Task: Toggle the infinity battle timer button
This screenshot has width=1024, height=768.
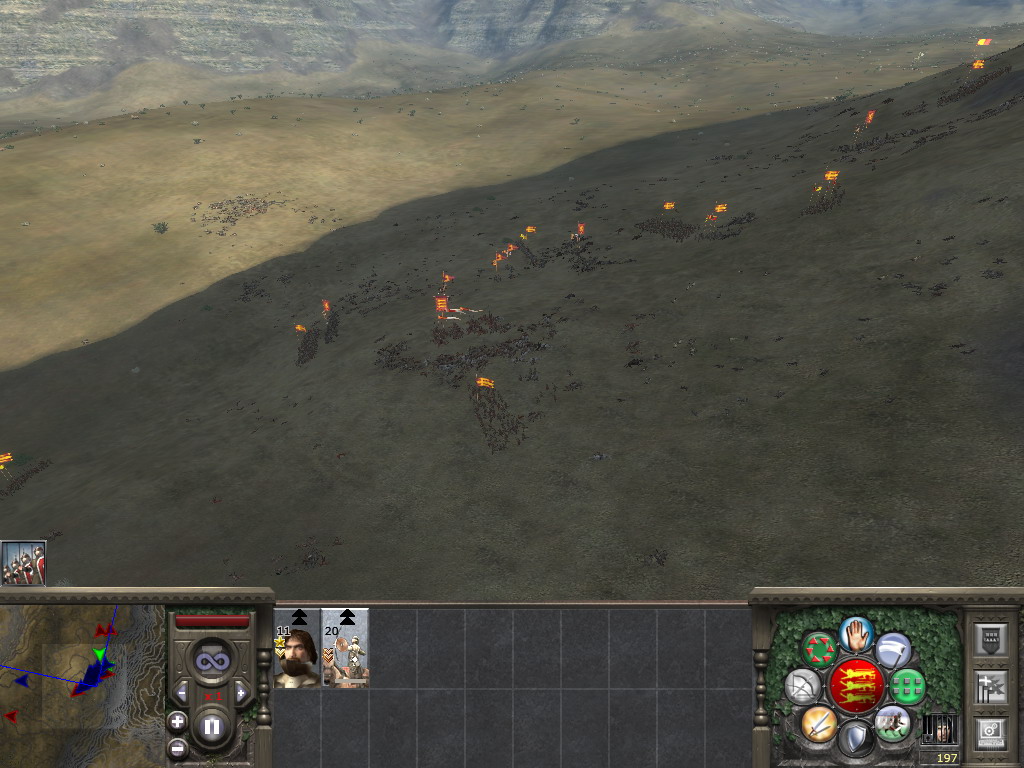Action: click(212, 660)
